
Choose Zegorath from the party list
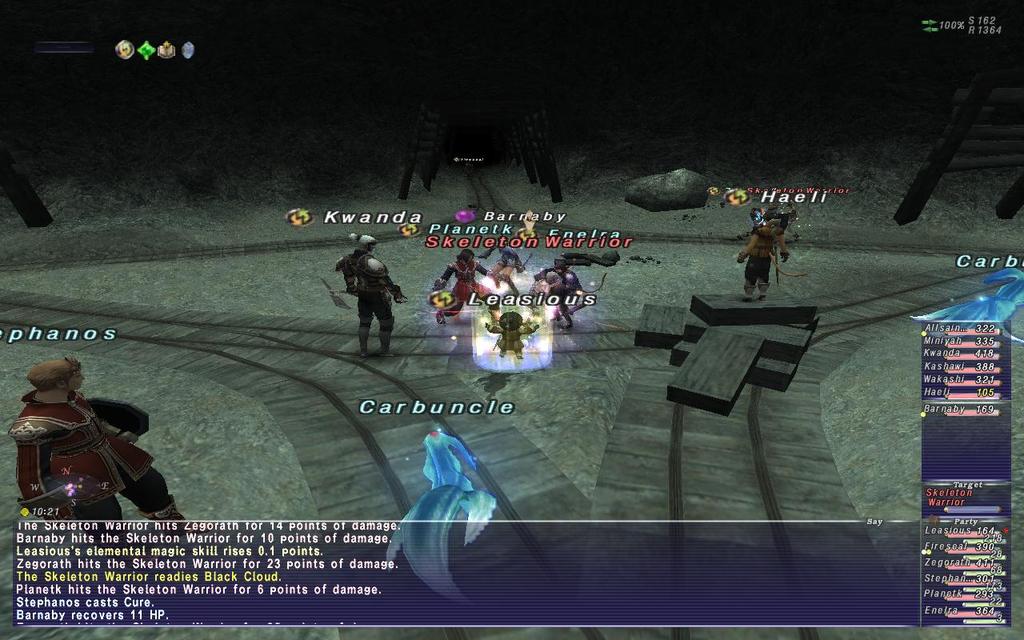(964, 563)
